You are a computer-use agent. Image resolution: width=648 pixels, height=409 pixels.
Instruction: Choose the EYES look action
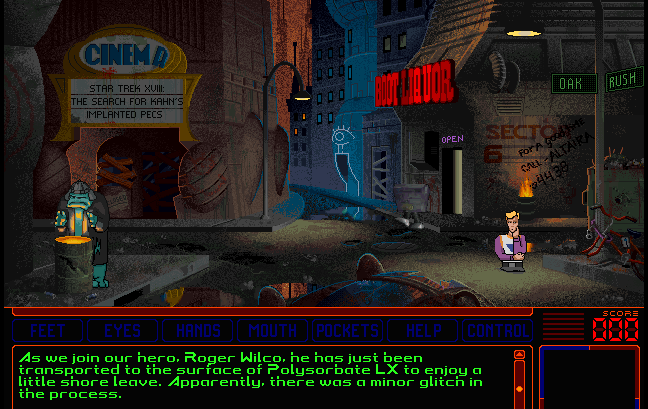tap(122, 330)
